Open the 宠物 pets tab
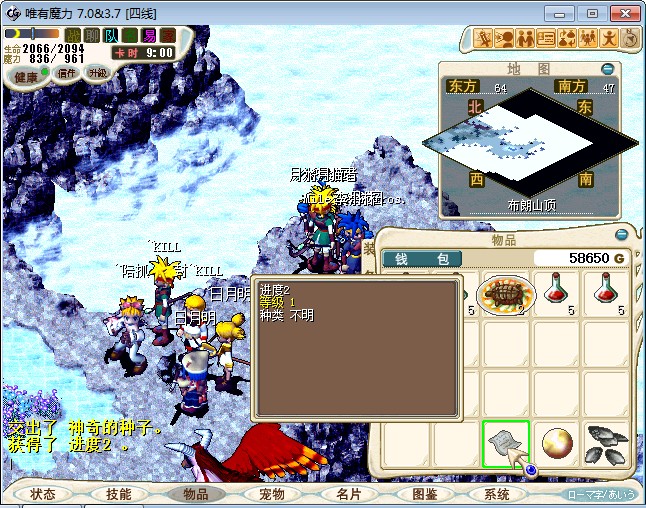Screen dimensions: 646x508 [271, 494]
